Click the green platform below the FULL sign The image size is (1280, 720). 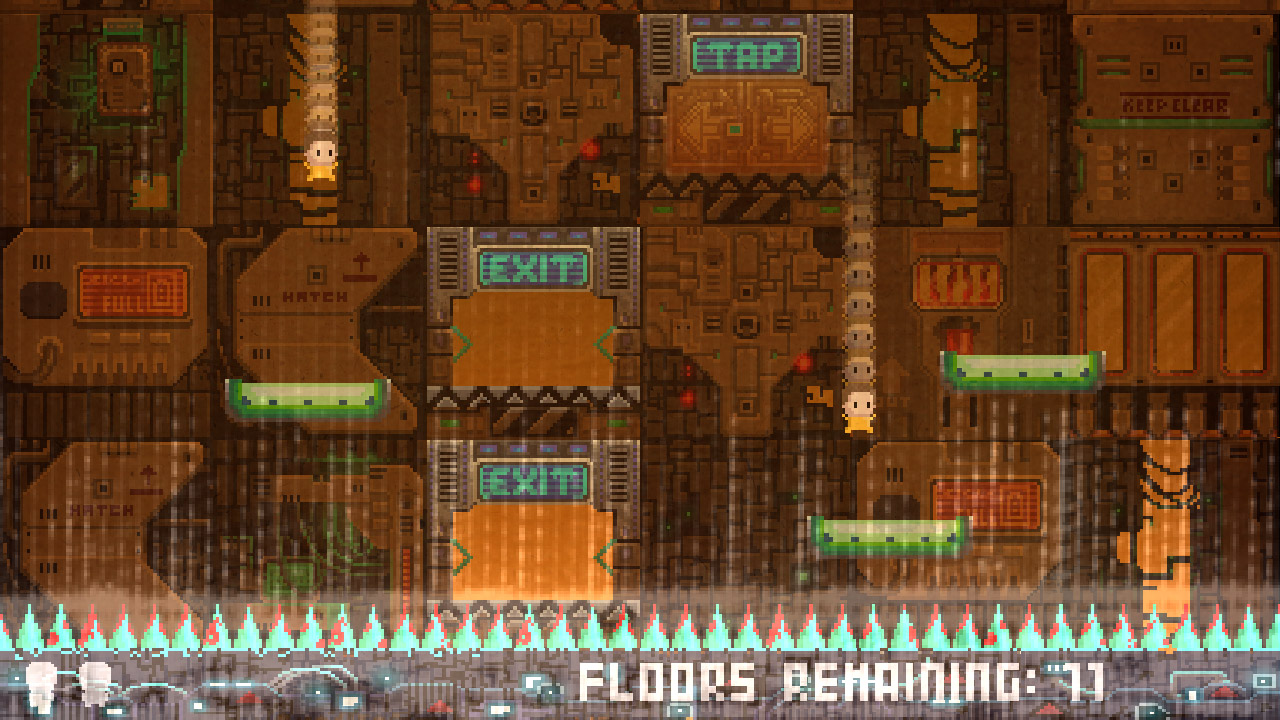point(305,396)
